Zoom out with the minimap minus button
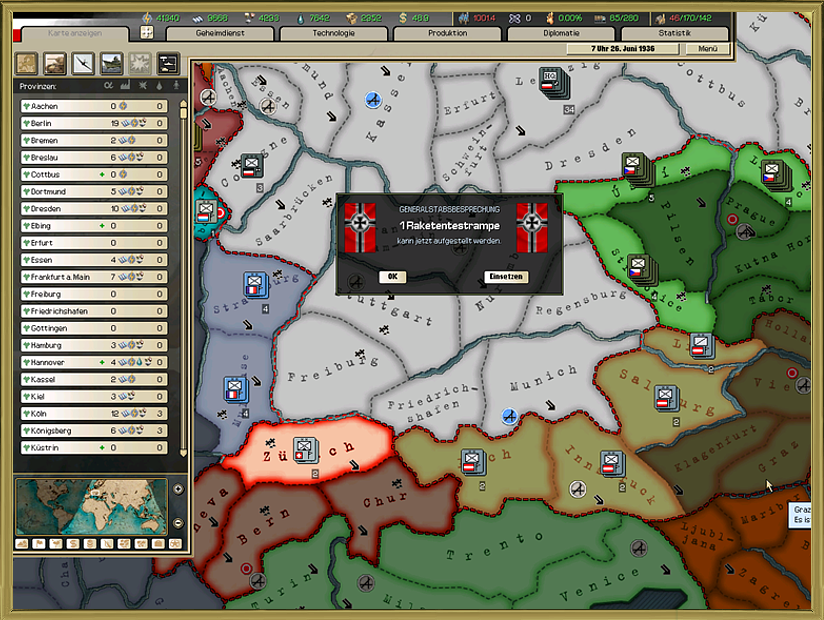The image size is (824, 620). [178, 523]
